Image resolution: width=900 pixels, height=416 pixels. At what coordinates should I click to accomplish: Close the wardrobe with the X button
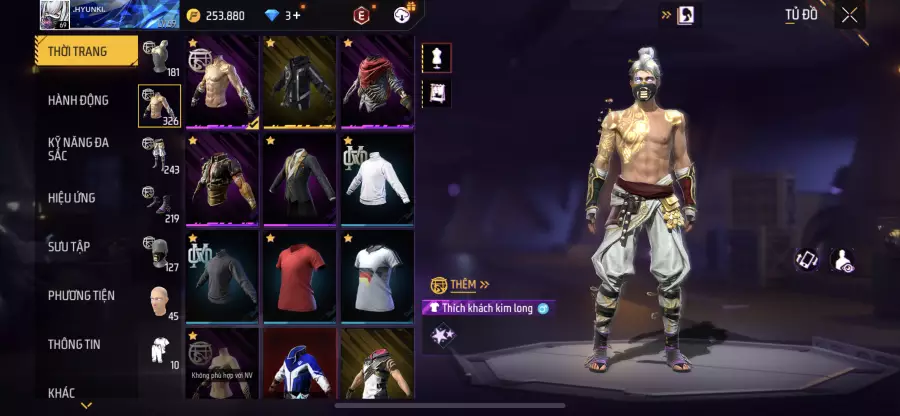tap(849, 15)
